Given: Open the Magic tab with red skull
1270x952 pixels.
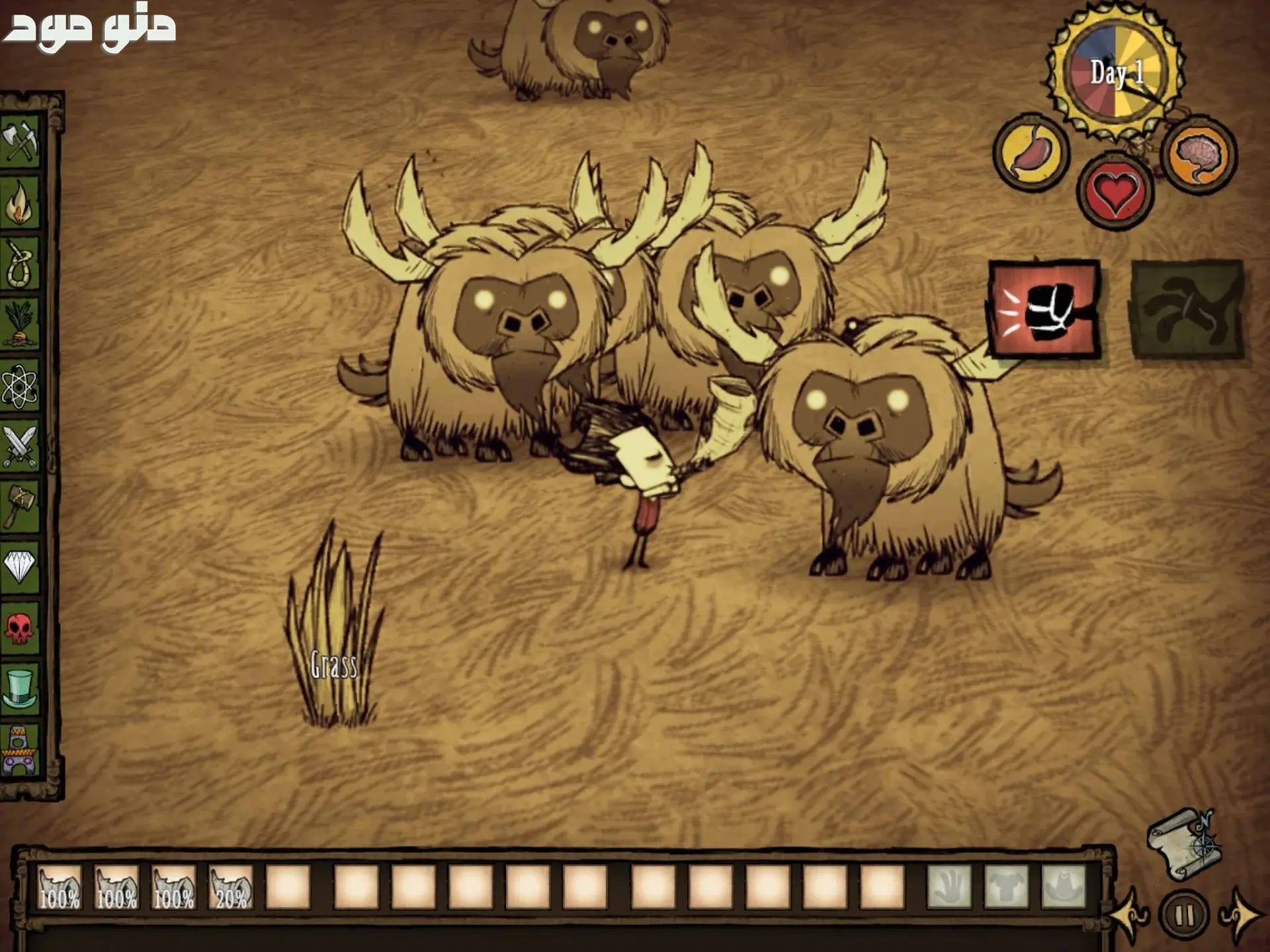Looking at the screenshot, I should pyautogui.click(x=20, y=627).
